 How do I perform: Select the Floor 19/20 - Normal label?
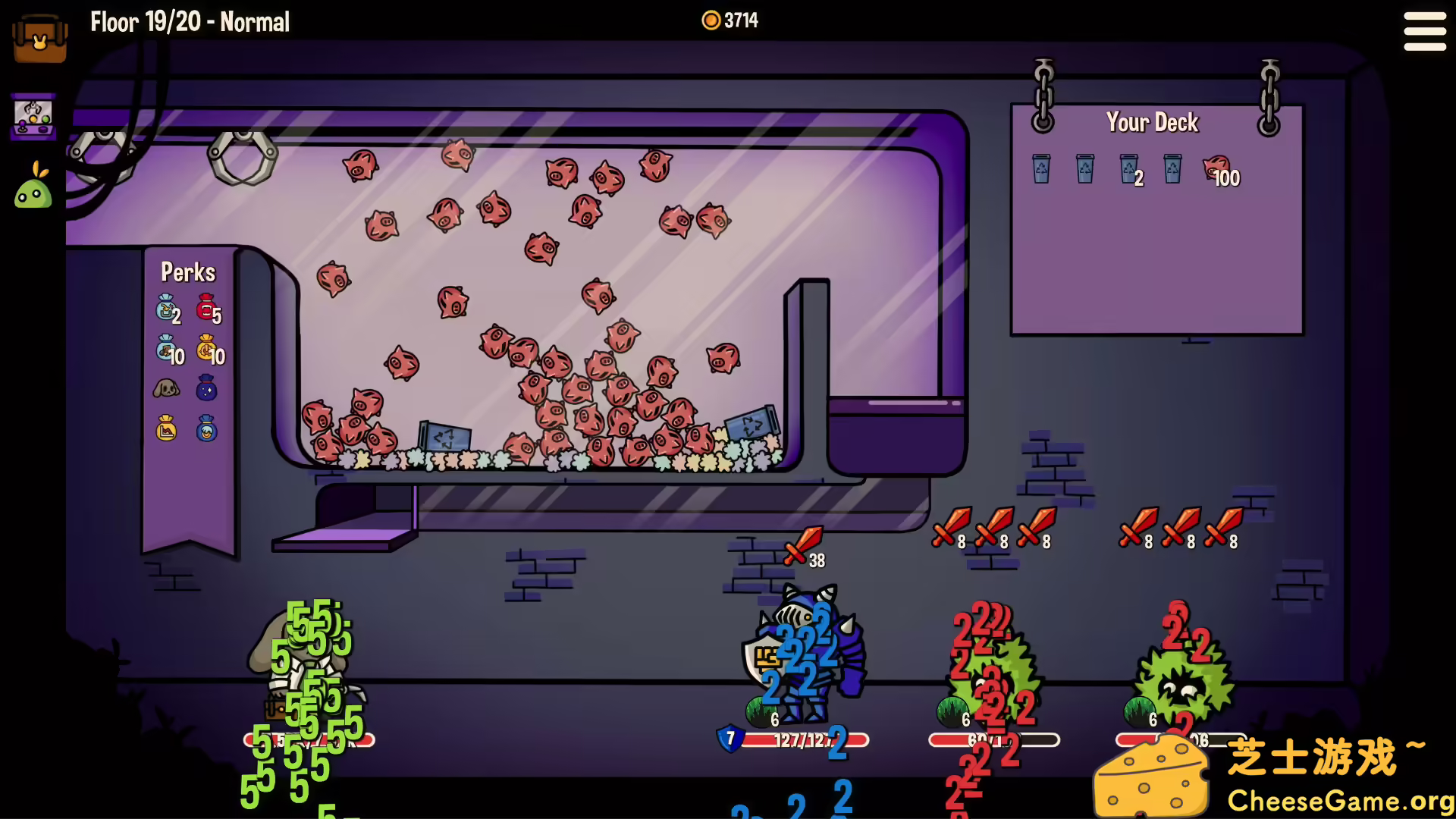[x=189, y=22]
